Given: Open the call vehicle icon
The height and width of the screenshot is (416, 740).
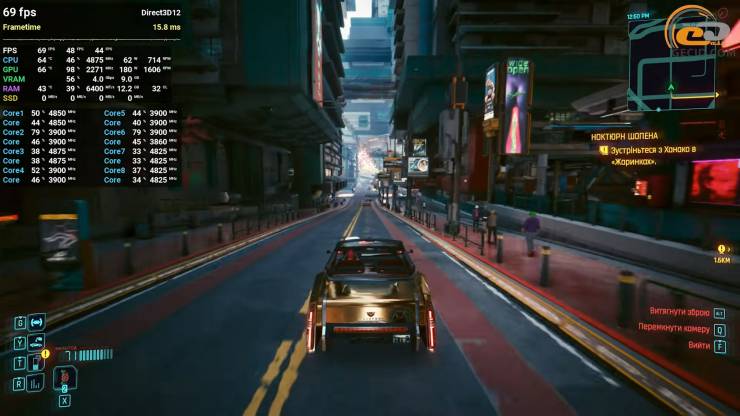Looking at the screenshot, I should pyautogui.click(x=37, y=342).
